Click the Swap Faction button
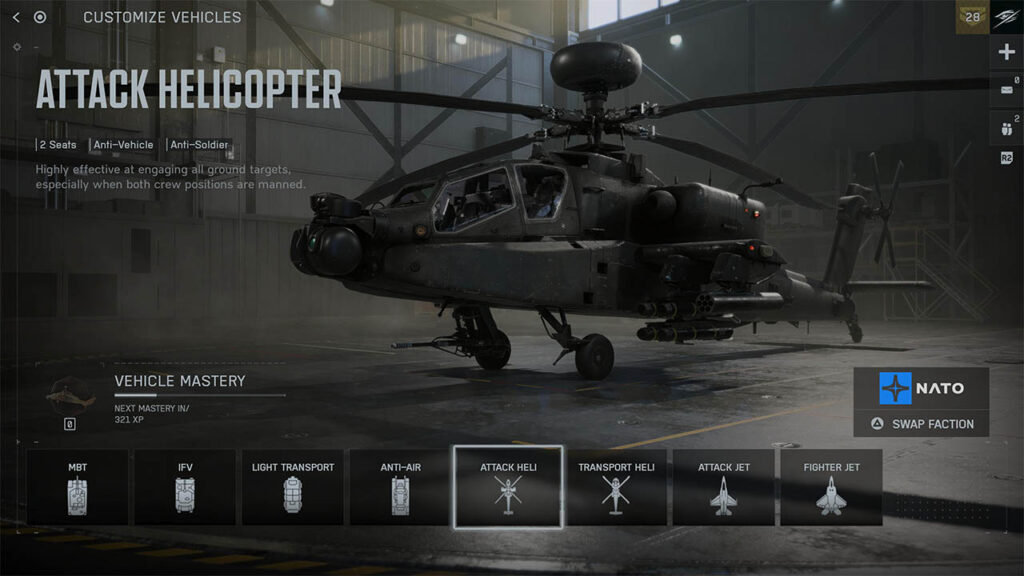 tap(921, 424)
